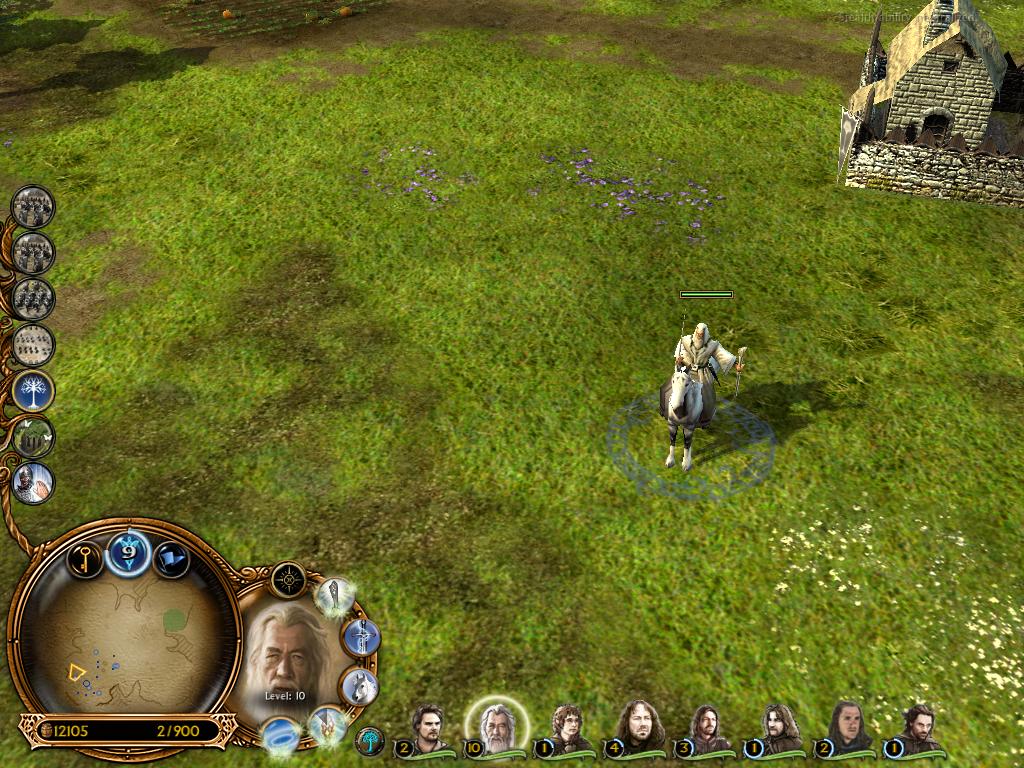
Task: Select the White Tree of Gondor power icon
Action: pos(34,391)
